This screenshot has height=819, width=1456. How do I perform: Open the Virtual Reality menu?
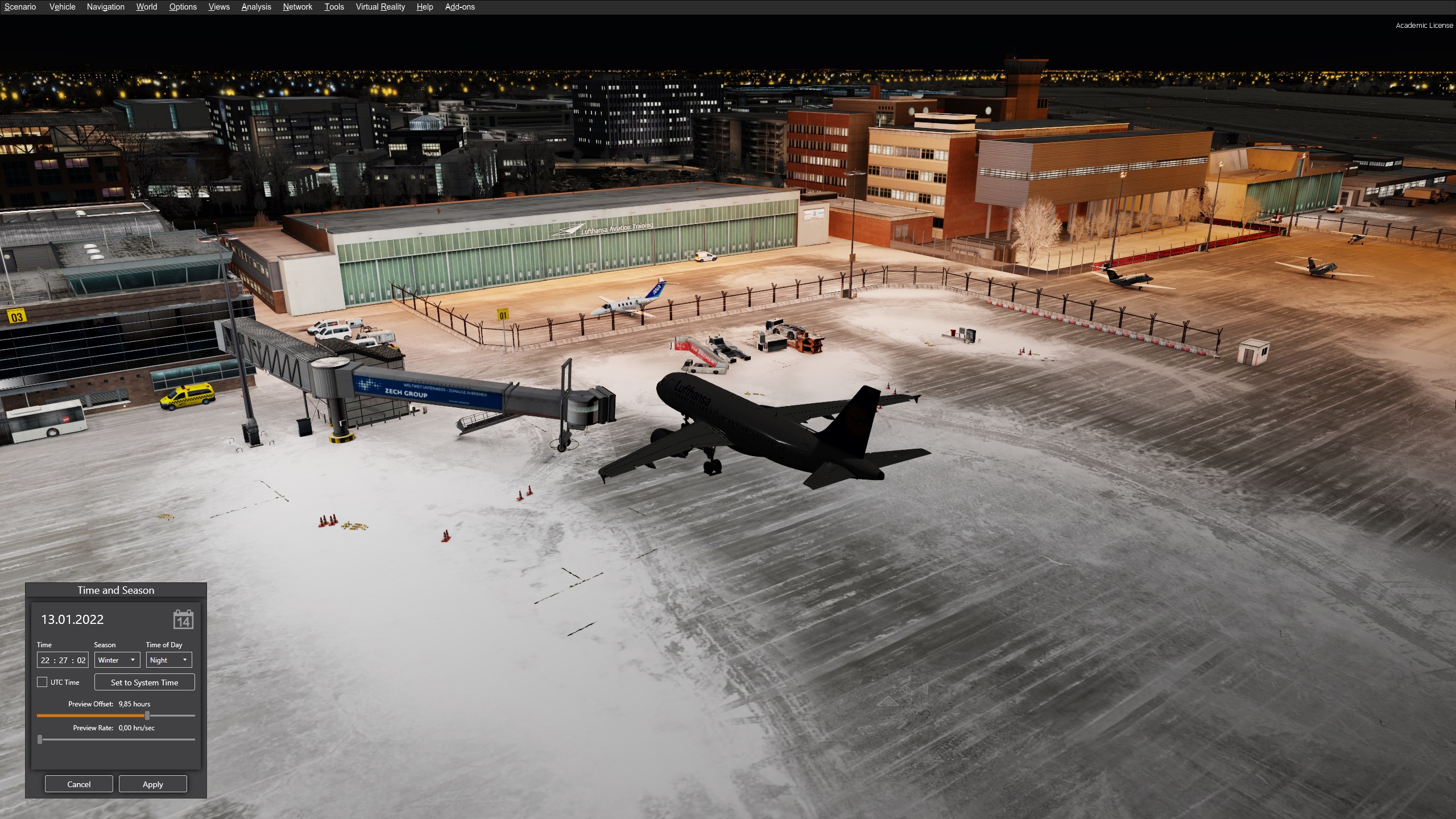tap(380, 7)
